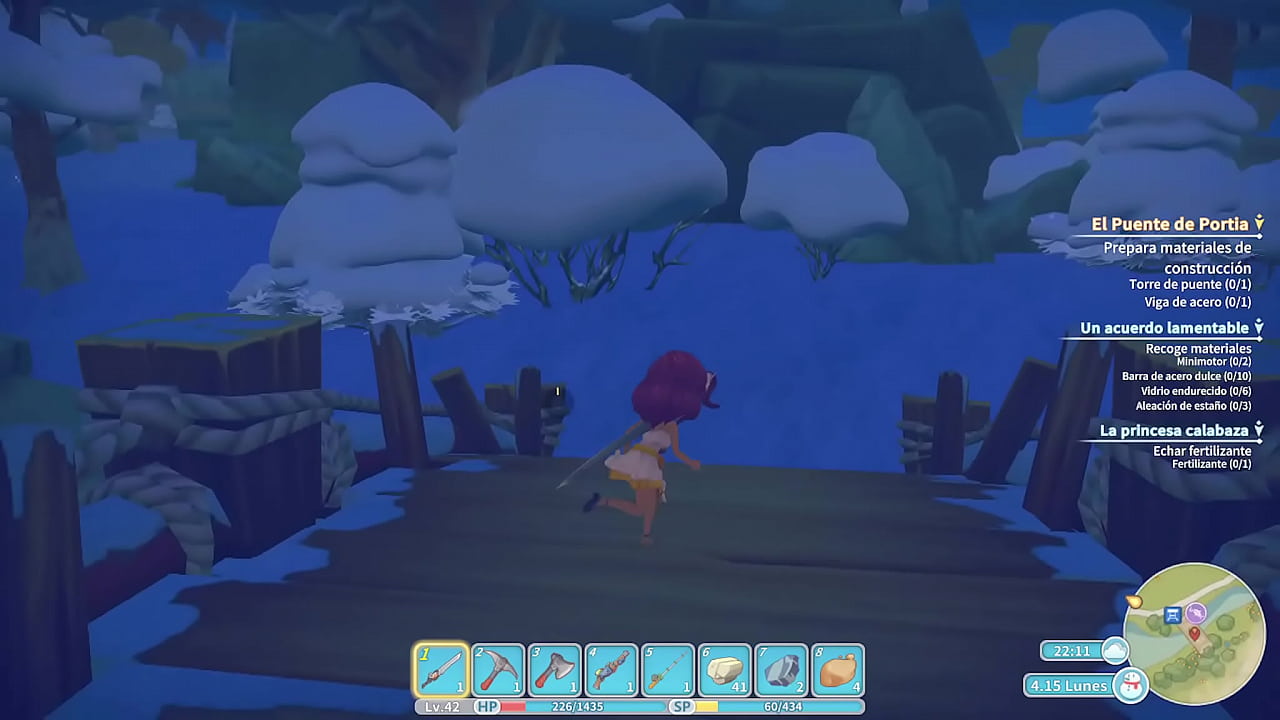Choose the axe hotbar slot
Viewport: 1280px width, 720px height.
point(554,670)
